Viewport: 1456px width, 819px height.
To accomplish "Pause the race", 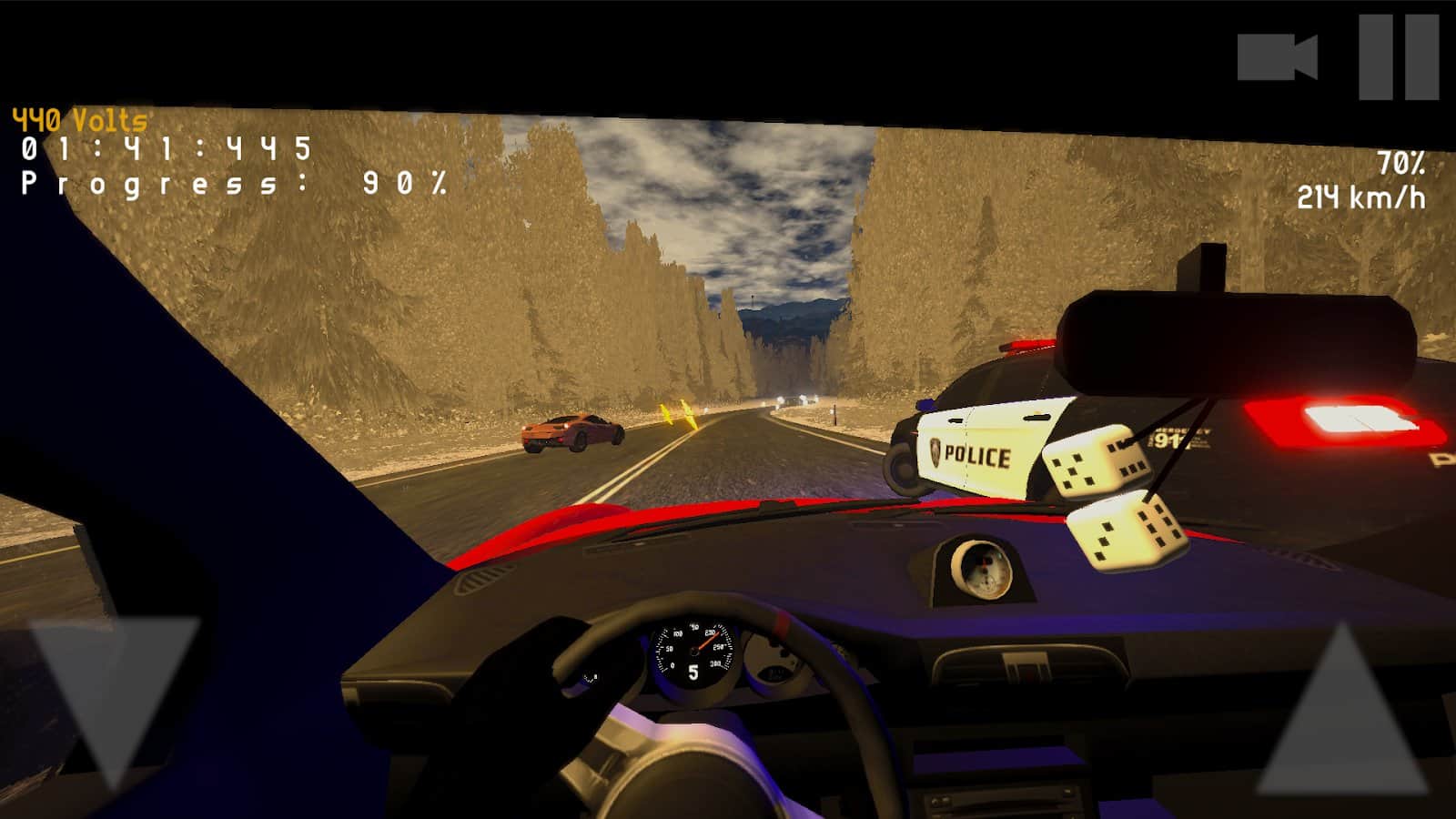I will pyautogui.click(x=1399, y=56).
